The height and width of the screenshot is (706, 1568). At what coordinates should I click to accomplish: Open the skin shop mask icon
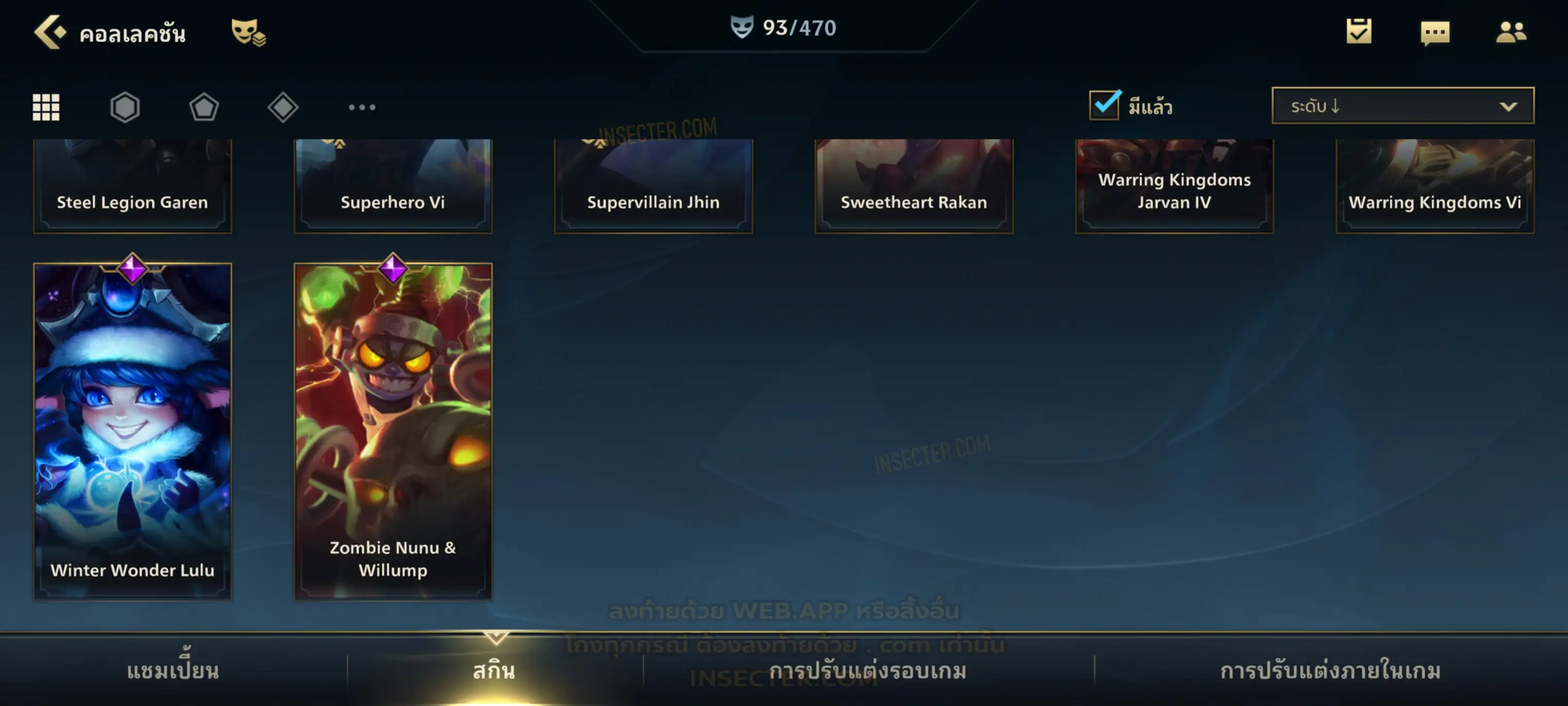[248, 32]
